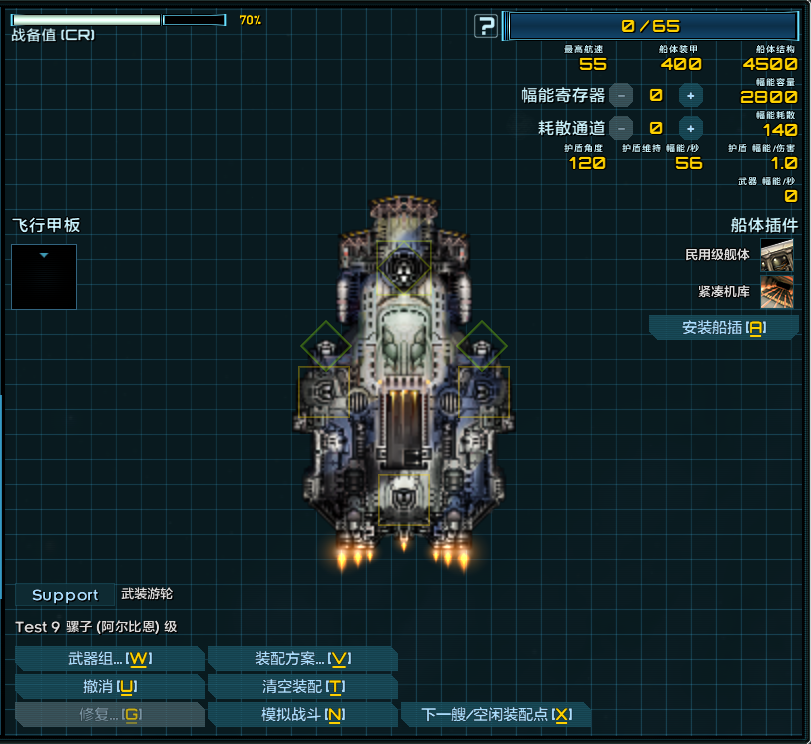
Task: Select the 紧凑机库 hull mod icon
Action: [777, 292]
